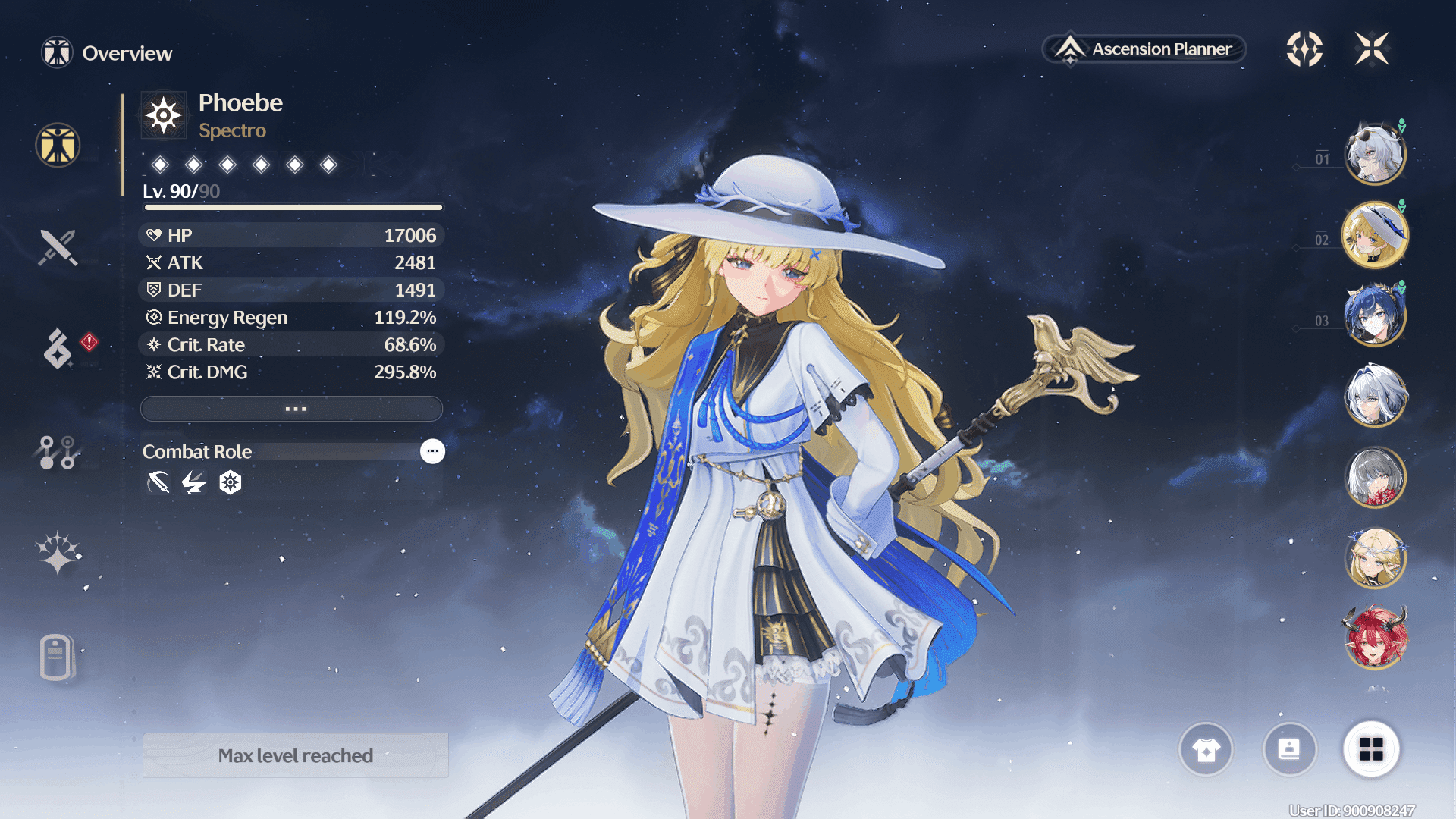Choose the blonde character with flower crown
This screenshot has width=1456, height=819.
[1375, 558]
